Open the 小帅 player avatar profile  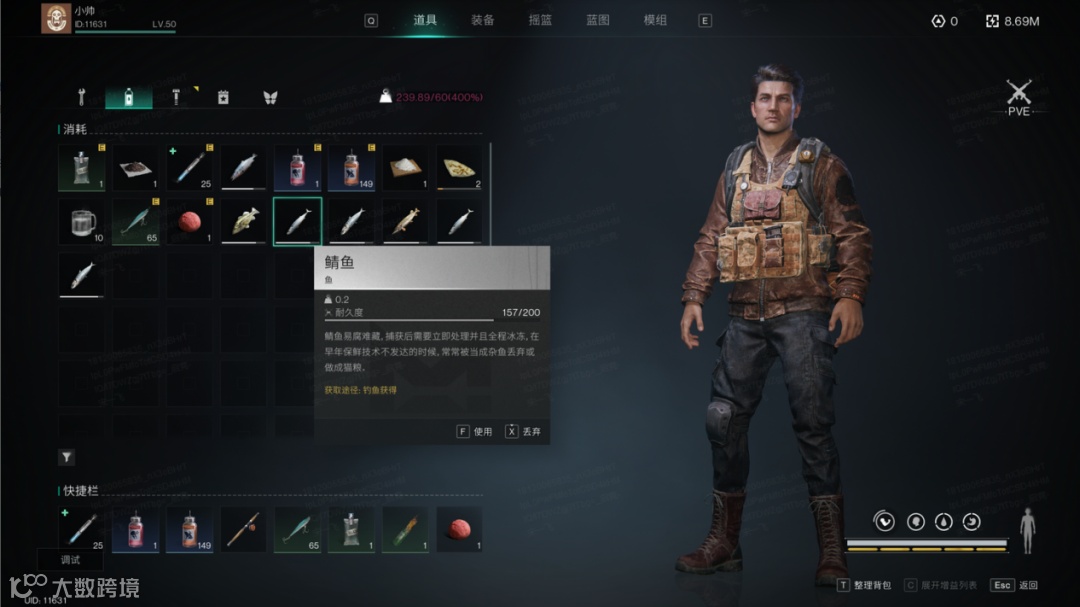pyautogui.click(x=56, y=18)
